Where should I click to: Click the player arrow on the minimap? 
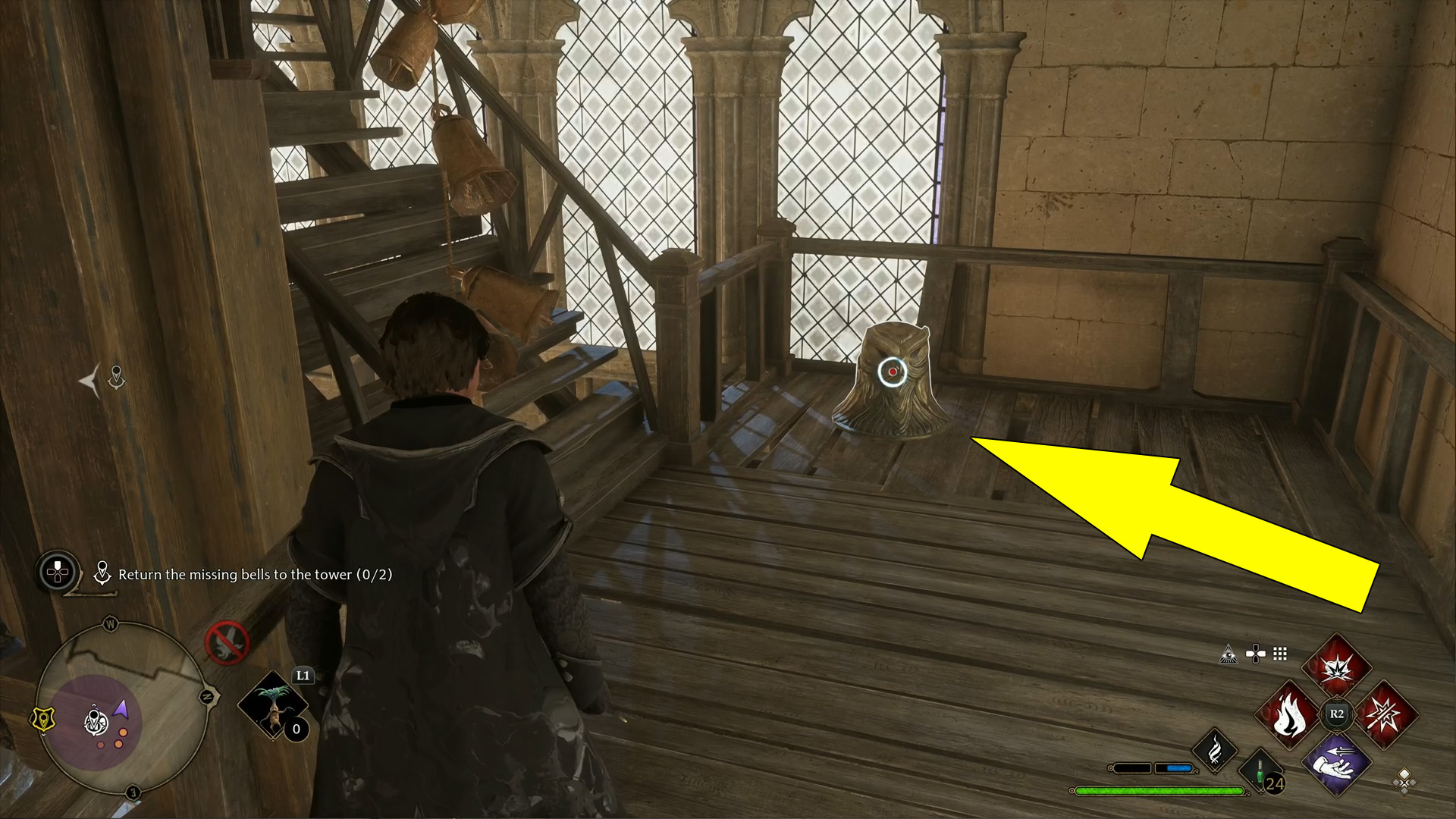click(x=120, y=708)
